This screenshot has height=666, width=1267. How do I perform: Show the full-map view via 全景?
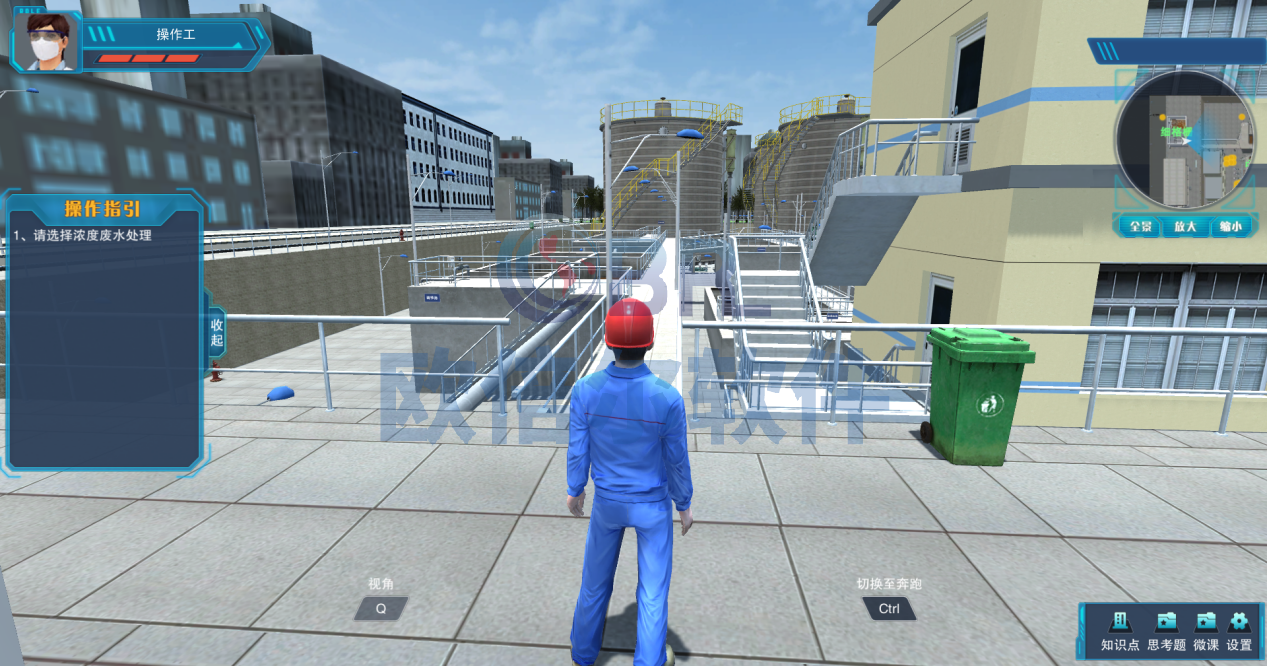pyautogui.click(x=1141, y=226)
